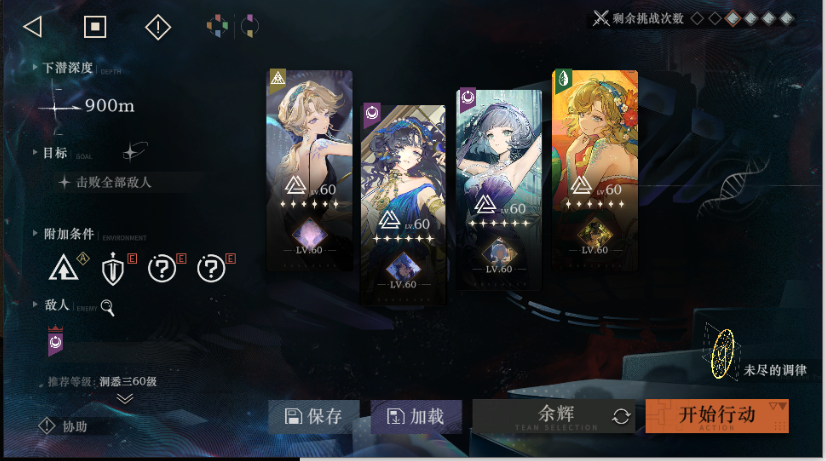Inspect enemies with the magnifier icon
This screenshot has height=461, width=826.
pos(107,307)
